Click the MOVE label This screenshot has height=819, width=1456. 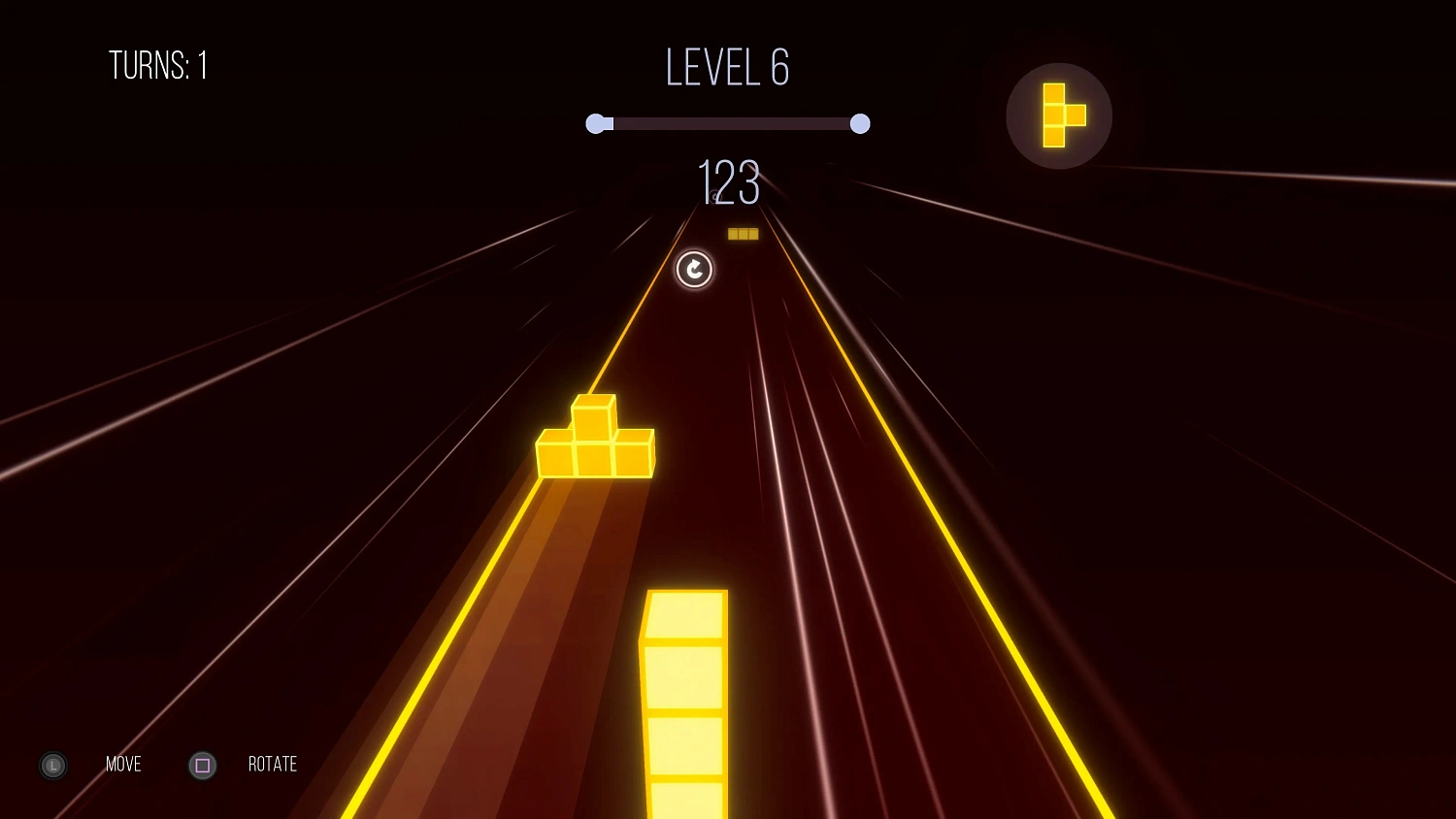[x=122, y=765]
